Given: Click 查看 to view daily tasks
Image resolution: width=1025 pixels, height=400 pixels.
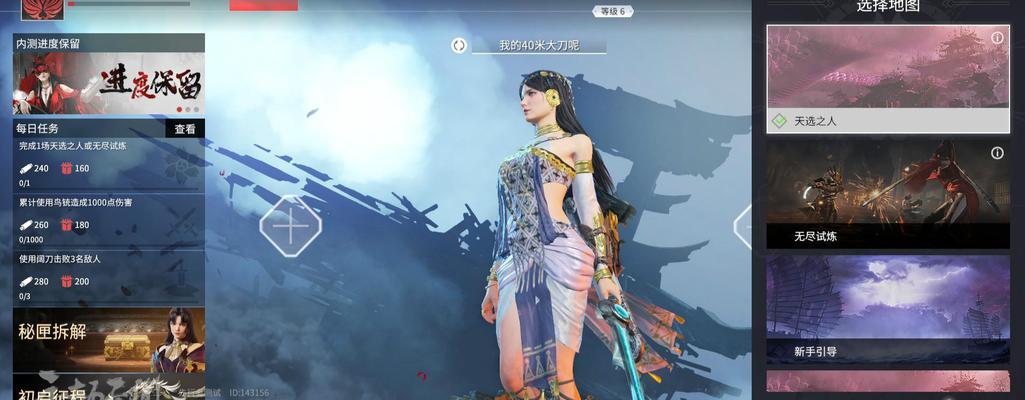Looking at the screenshot, I should (185, 129).
